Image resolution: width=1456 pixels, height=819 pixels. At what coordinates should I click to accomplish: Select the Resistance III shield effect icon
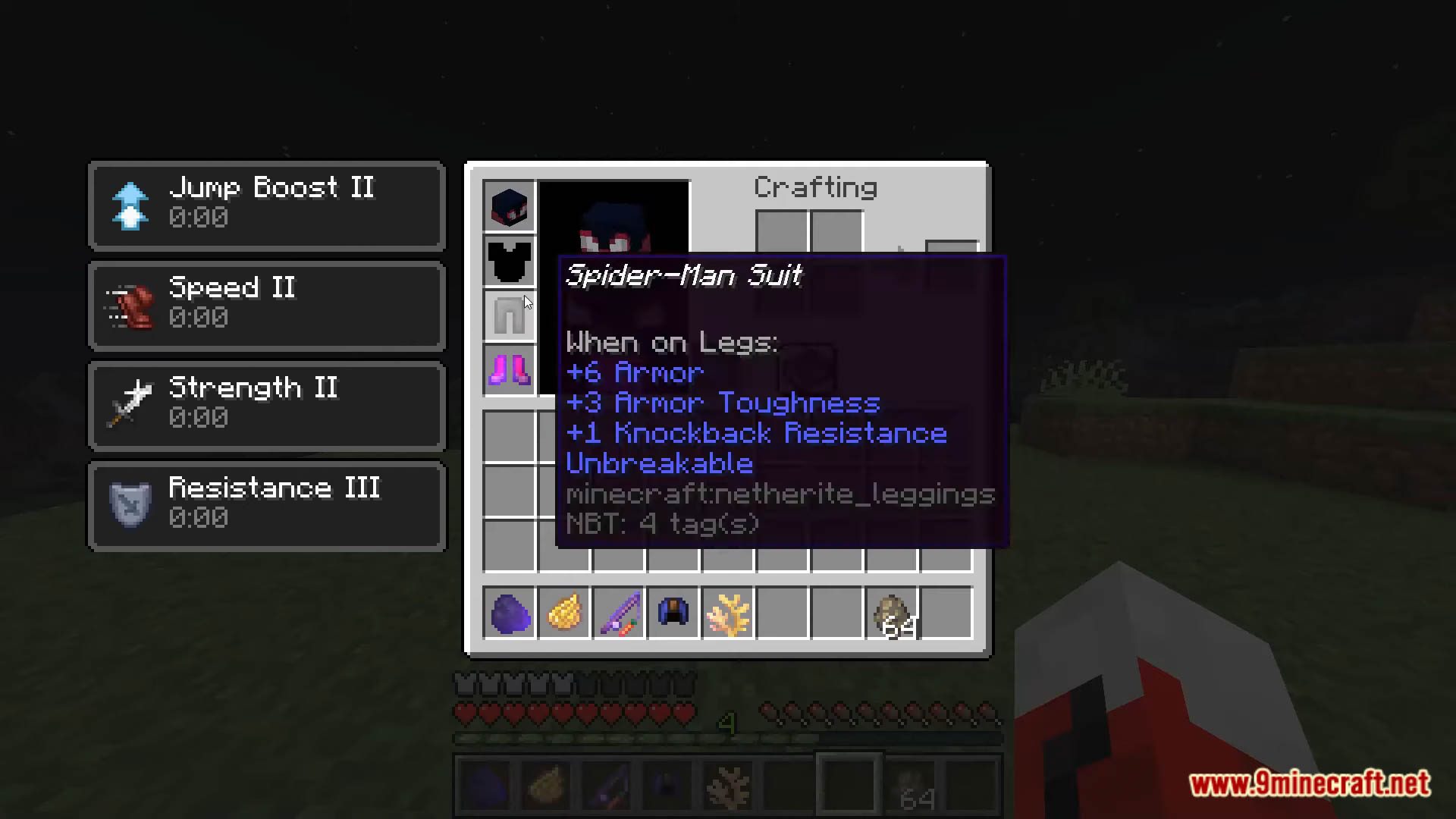click(130, 504)
